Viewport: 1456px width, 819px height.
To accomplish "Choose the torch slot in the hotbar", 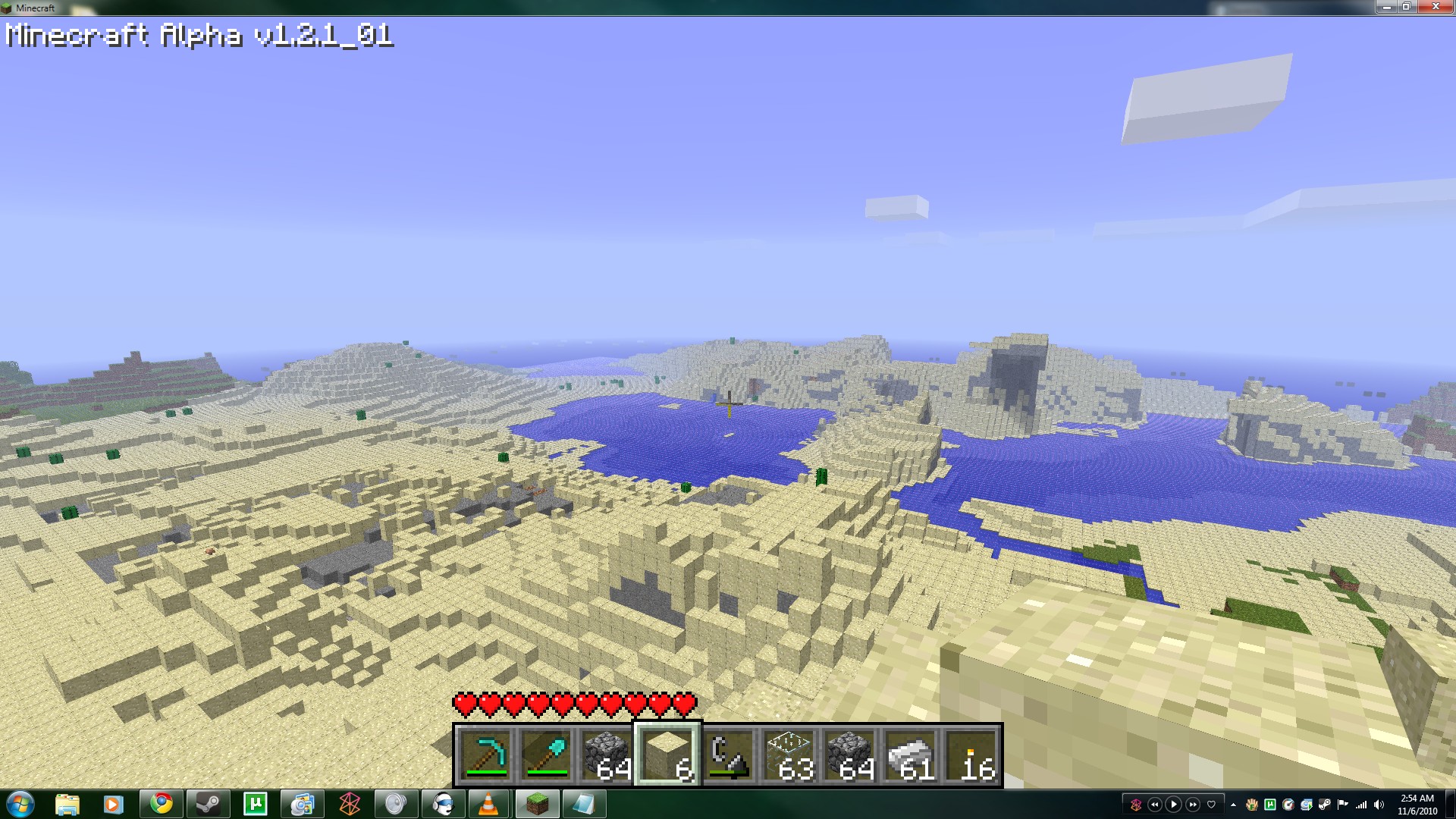I will tap(971, 755).
